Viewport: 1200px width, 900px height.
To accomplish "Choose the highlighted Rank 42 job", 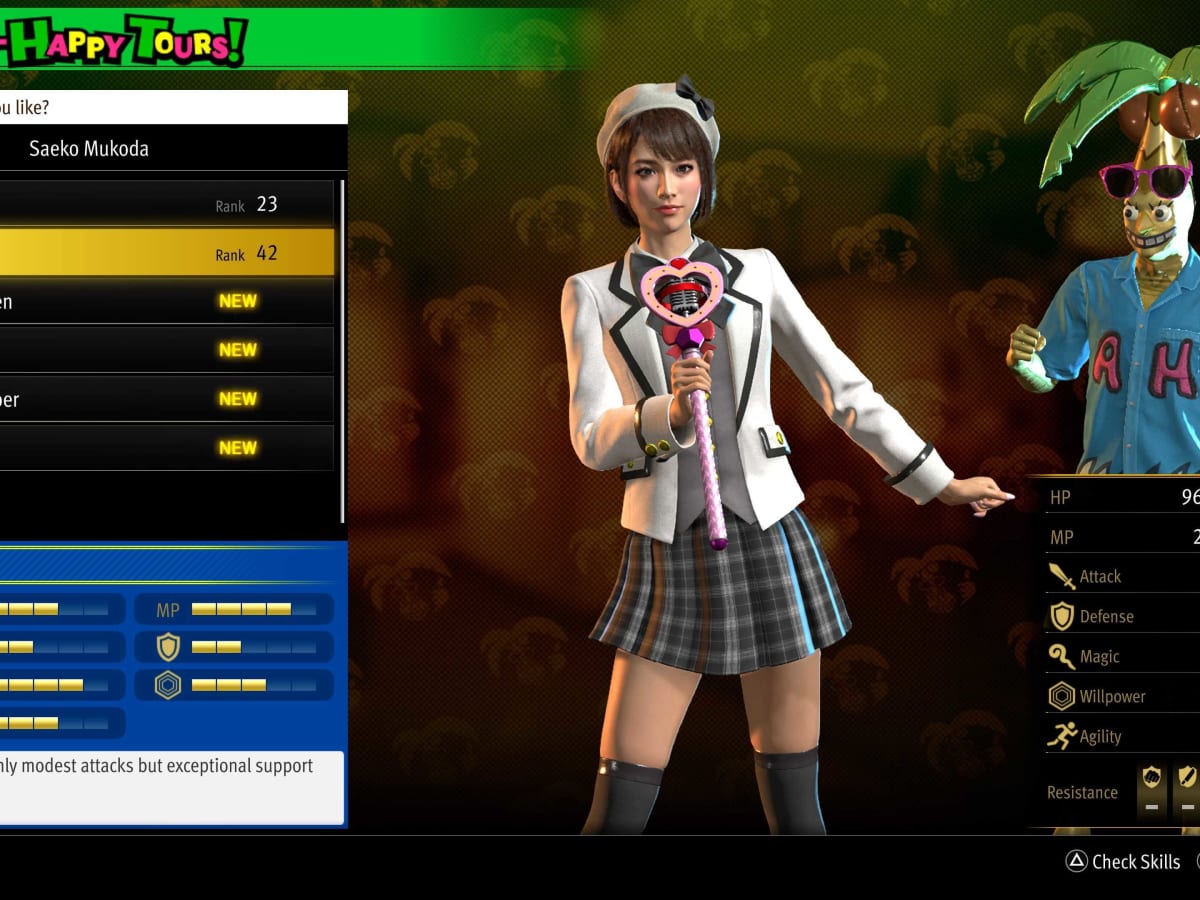I will pyautogui.click(x=166, y=253).
